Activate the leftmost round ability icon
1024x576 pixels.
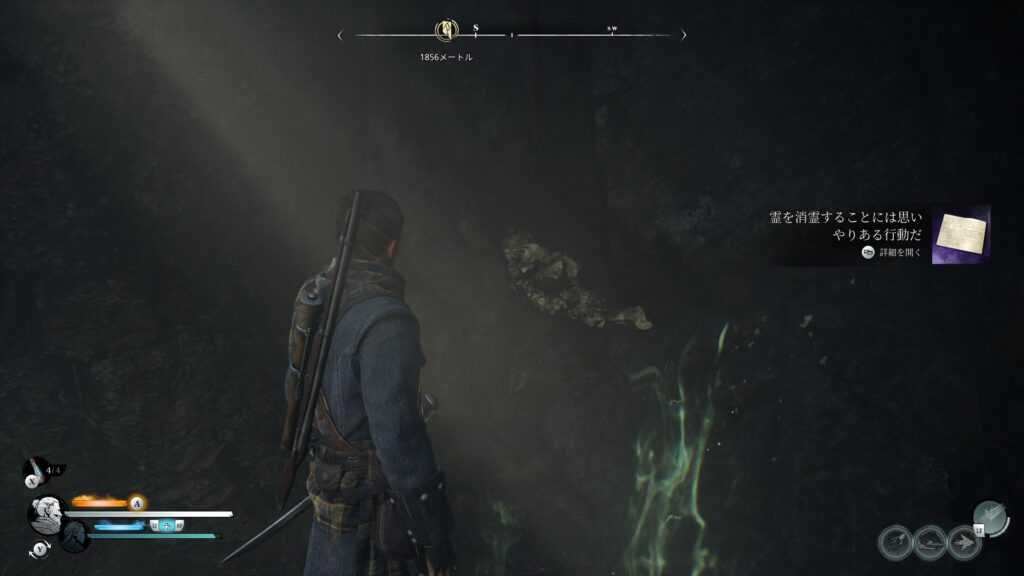coord(895,542)
